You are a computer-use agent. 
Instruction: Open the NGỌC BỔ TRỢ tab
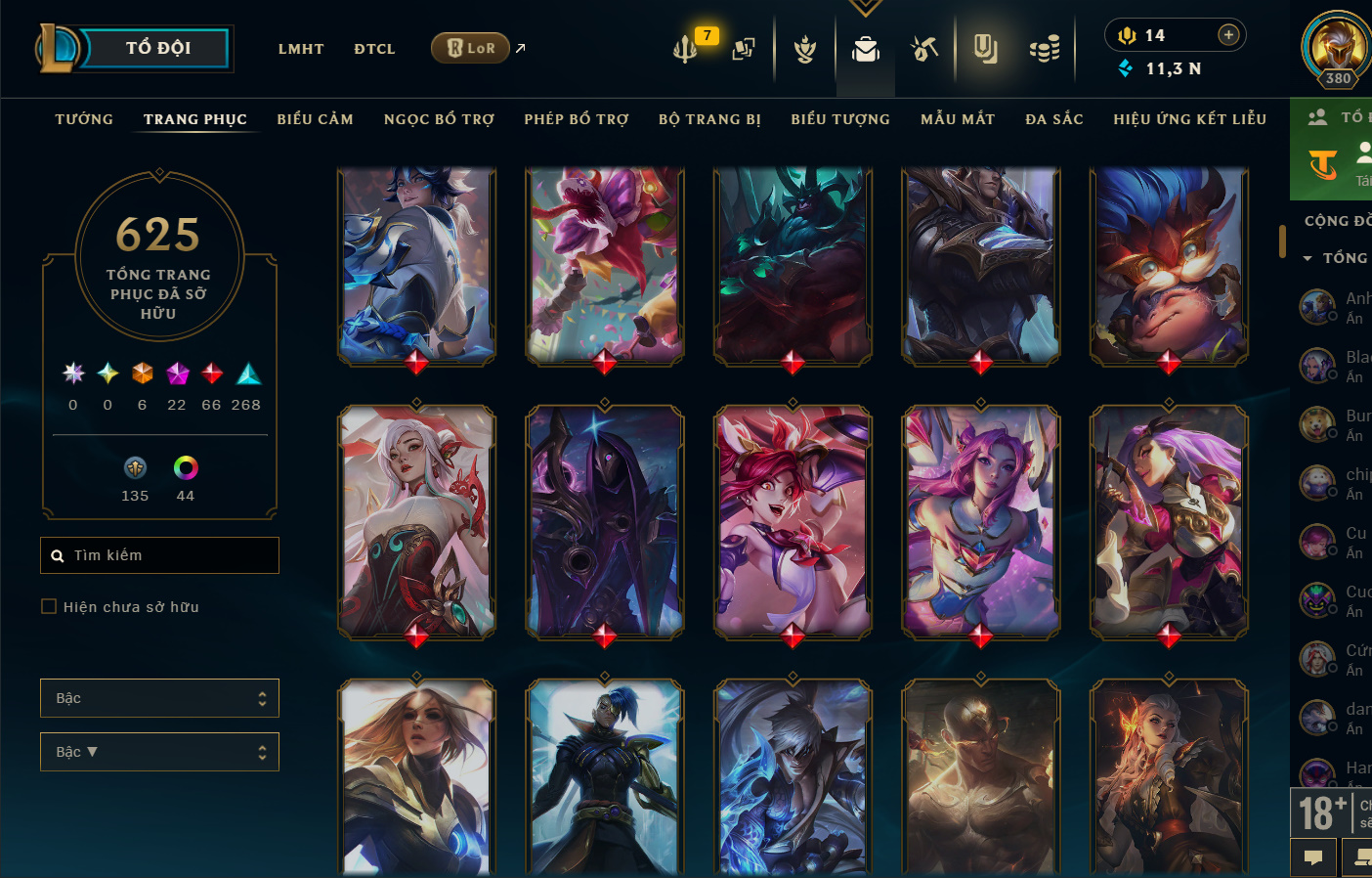tap(439, 119)
